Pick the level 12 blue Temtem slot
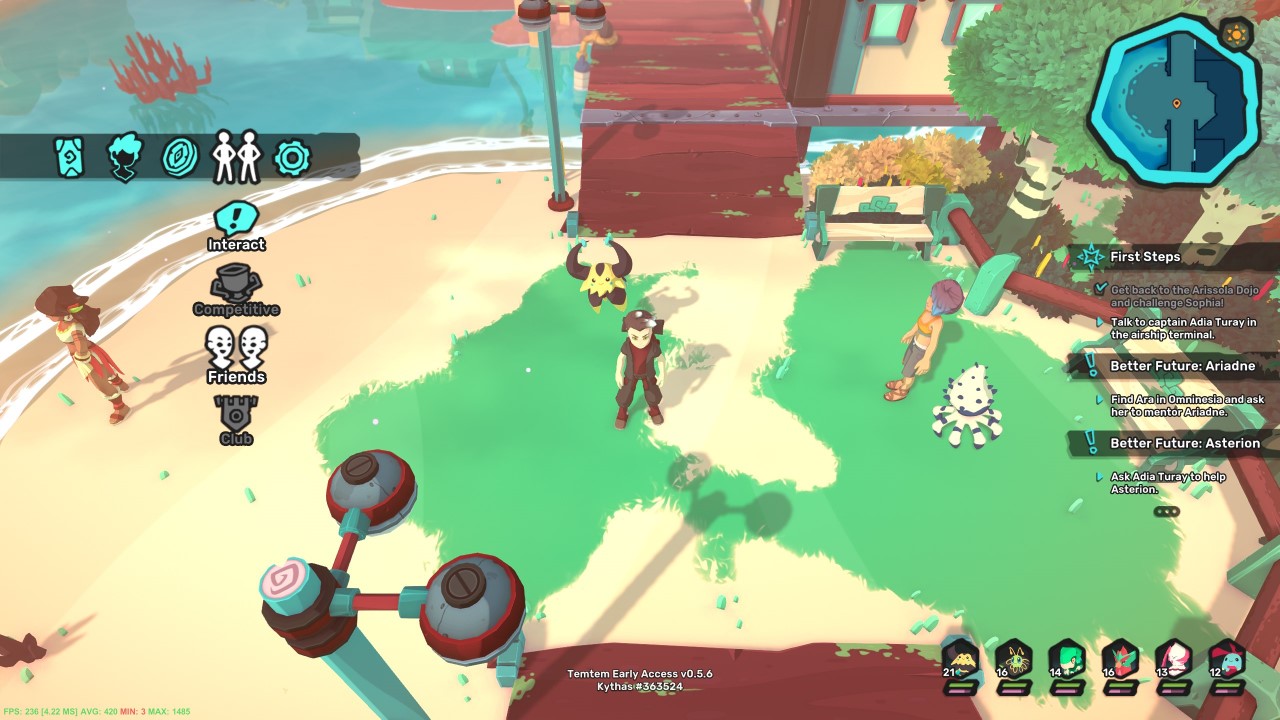Screen dimensions: 1280x720 pos(1227,662)
